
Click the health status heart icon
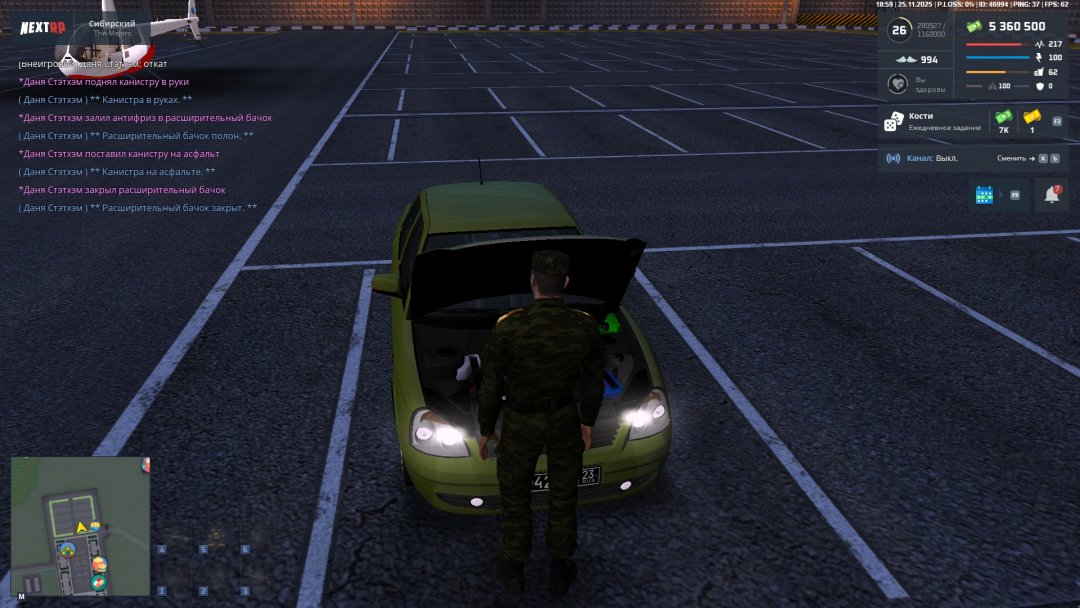(898, 84)
